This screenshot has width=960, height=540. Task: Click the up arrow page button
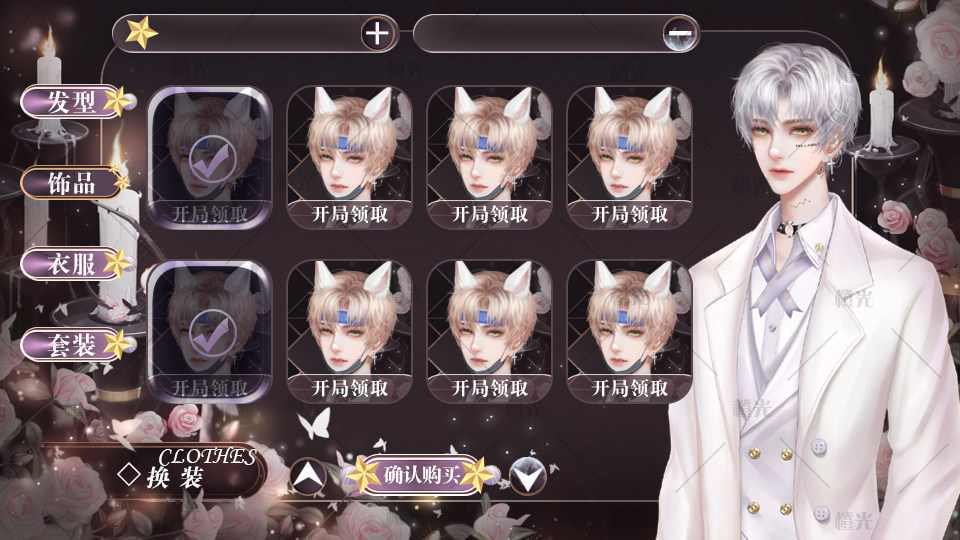click(x=308, y=477)
